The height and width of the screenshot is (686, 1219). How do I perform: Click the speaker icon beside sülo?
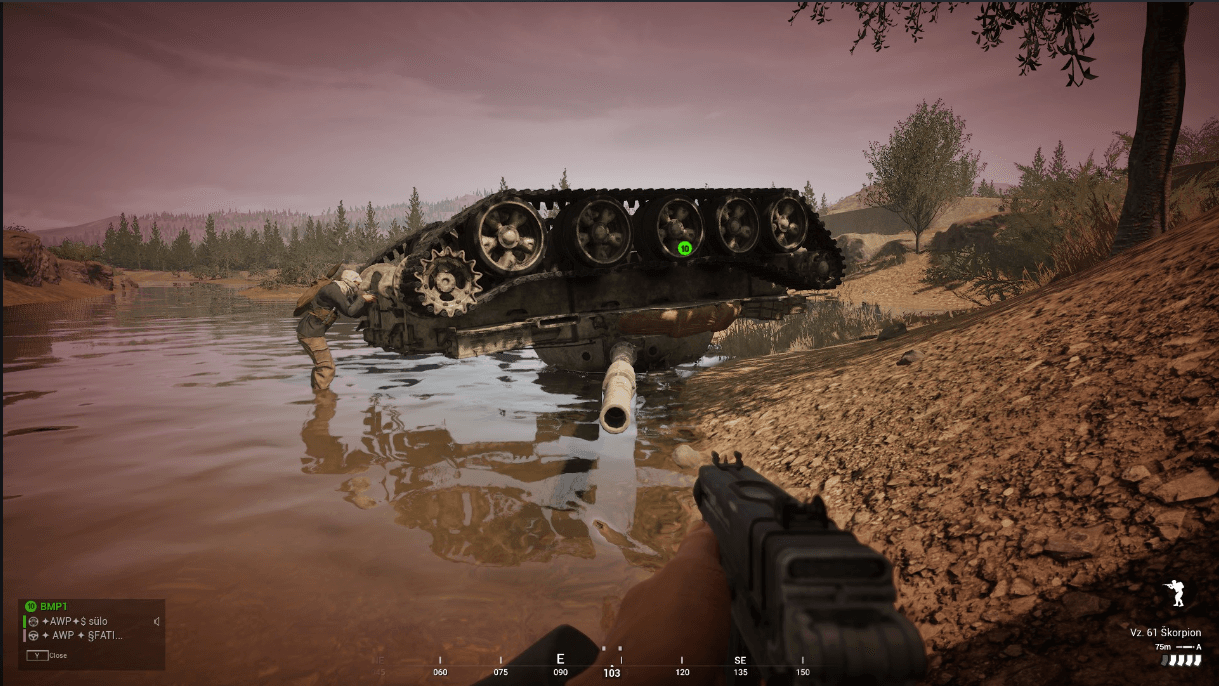[x=157, y=621]
